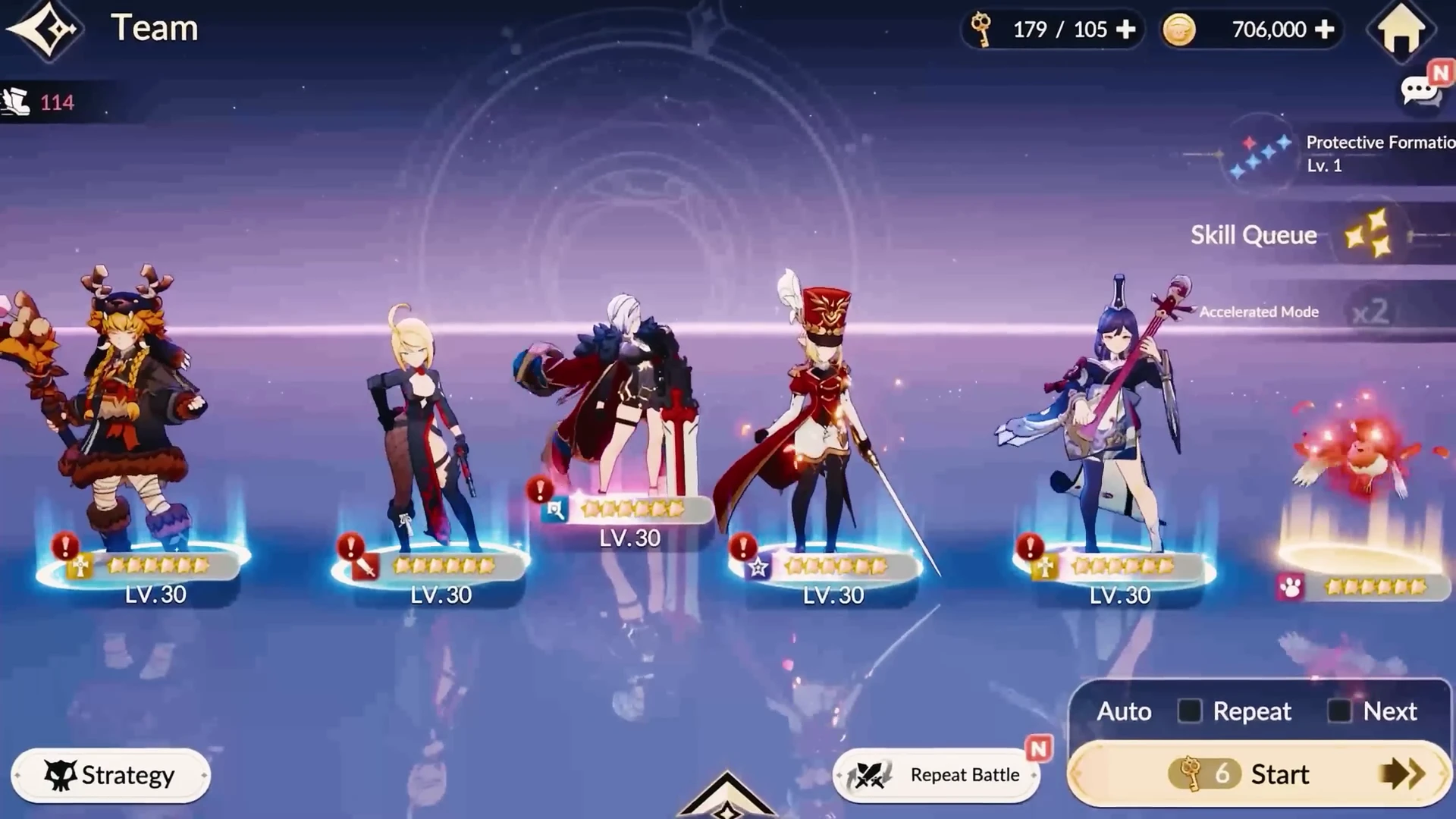The height and width of the screenshot is (819, 1456).
Task: Open the chat speech bubble
Action: (1420, 92)
